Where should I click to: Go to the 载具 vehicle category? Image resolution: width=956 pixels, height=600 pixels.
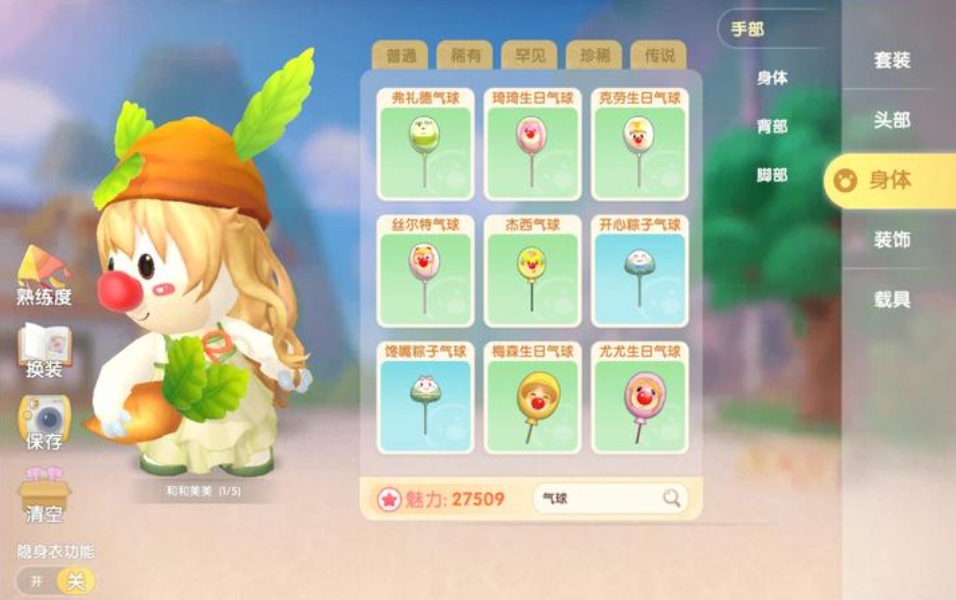892,300
